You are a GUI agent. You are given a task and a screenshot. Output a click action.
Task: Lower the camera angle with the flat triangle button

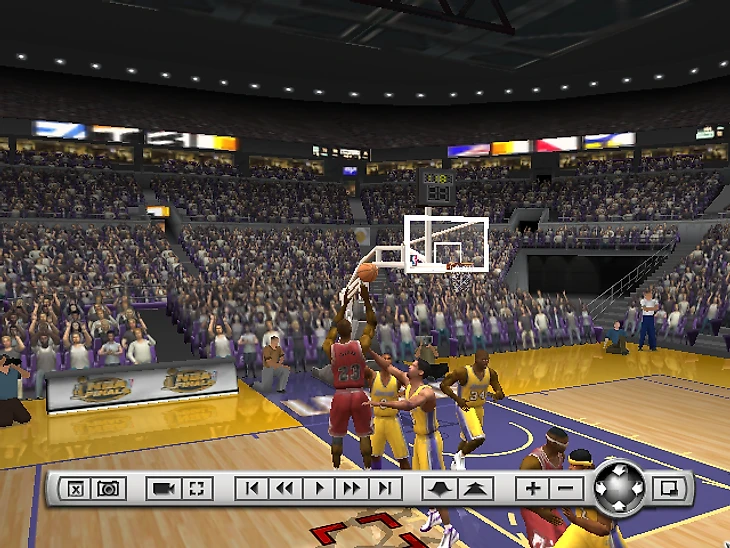[440, 489]
